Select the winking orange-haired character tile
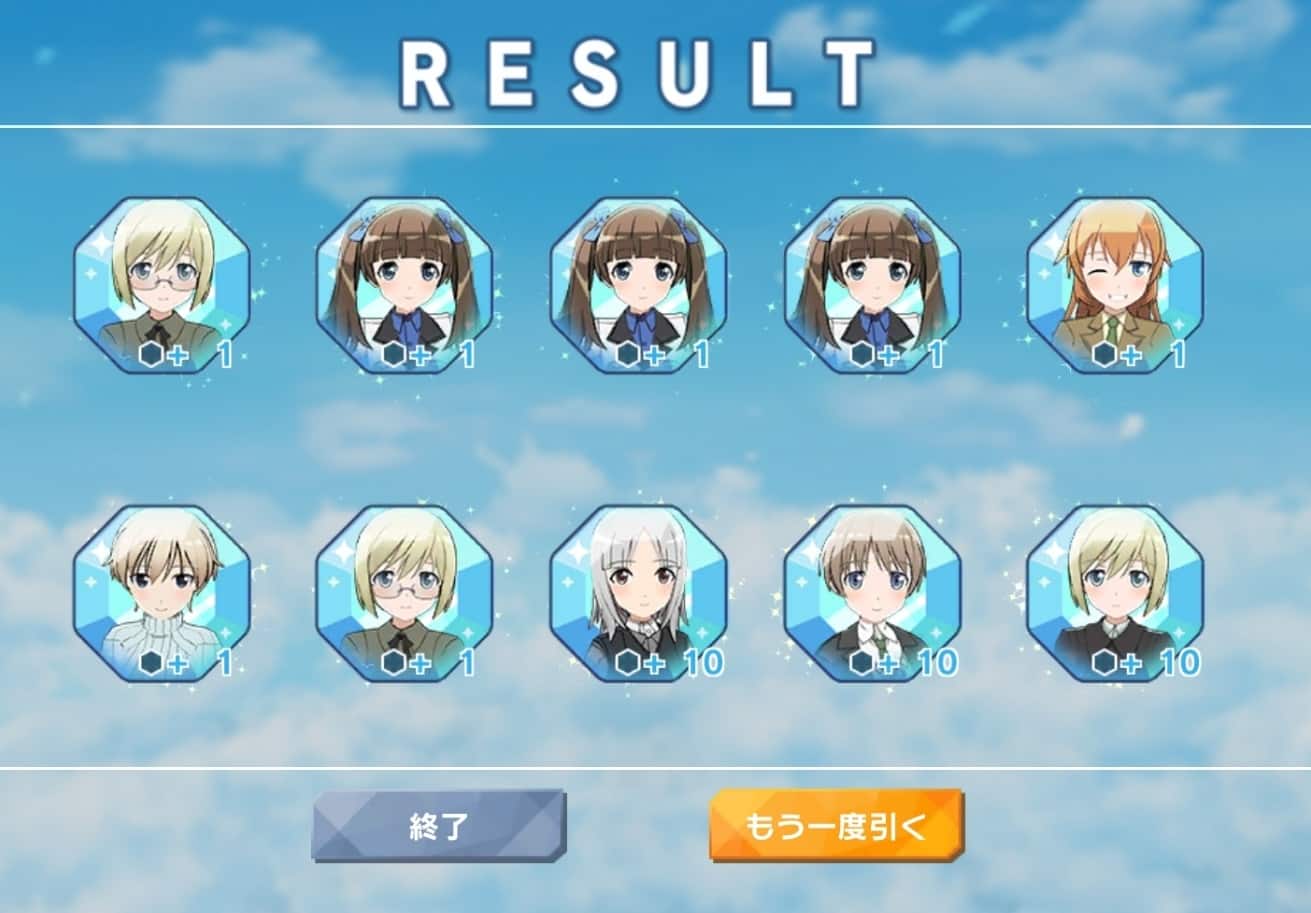This screenshot has height=913, width=1311. [x=1114, y=285]
